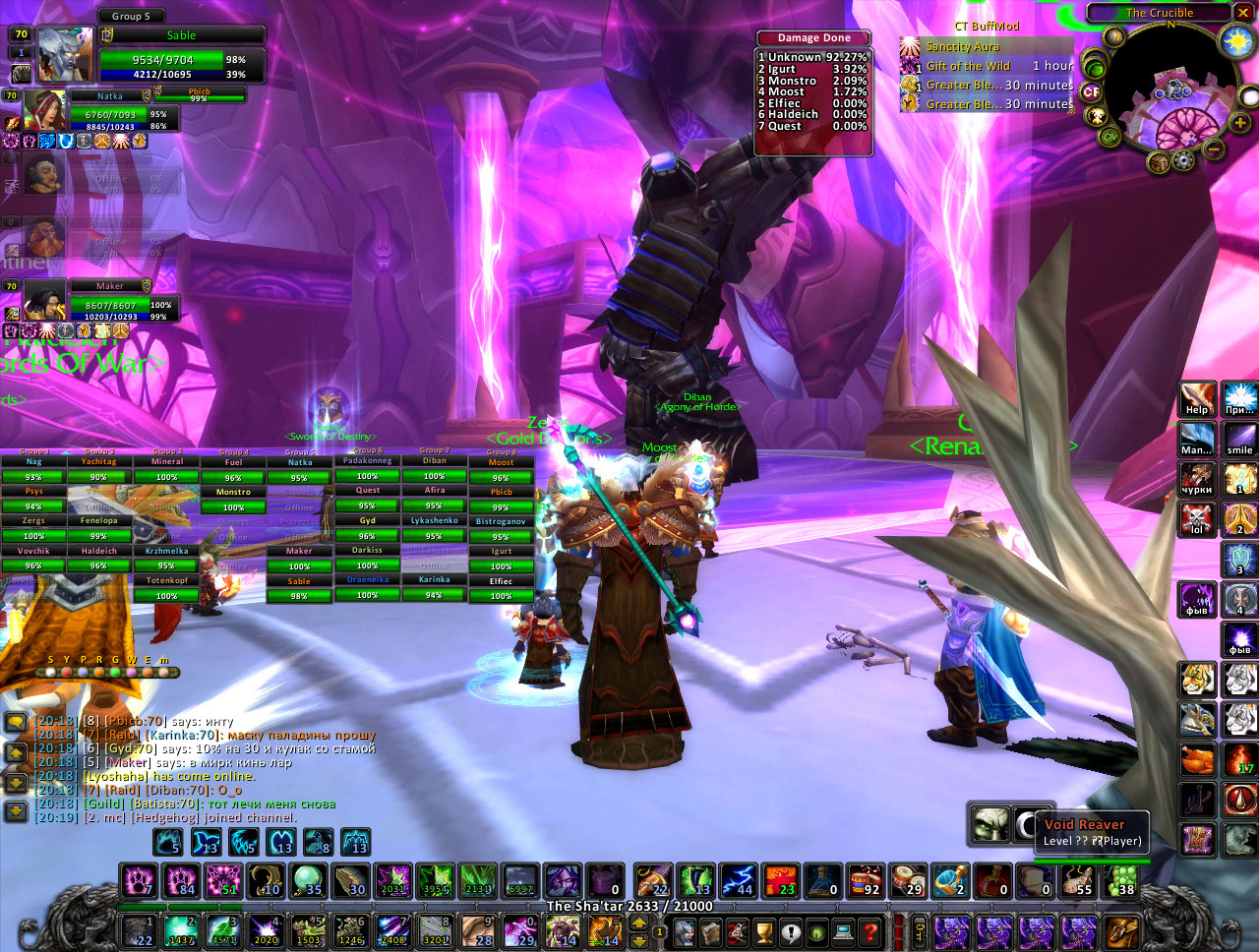Zoom out the minimap with the minus button
The width and height of the screenshot is (1259, 952).
tap(1215, 149)
